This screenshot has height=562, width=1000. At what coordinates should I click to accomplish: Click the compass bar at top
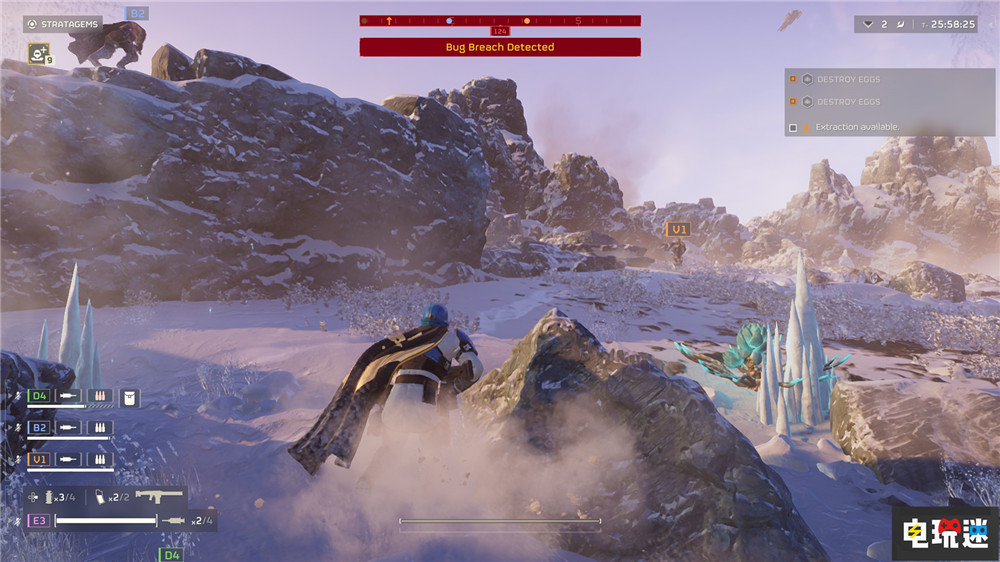pos(499,20)
